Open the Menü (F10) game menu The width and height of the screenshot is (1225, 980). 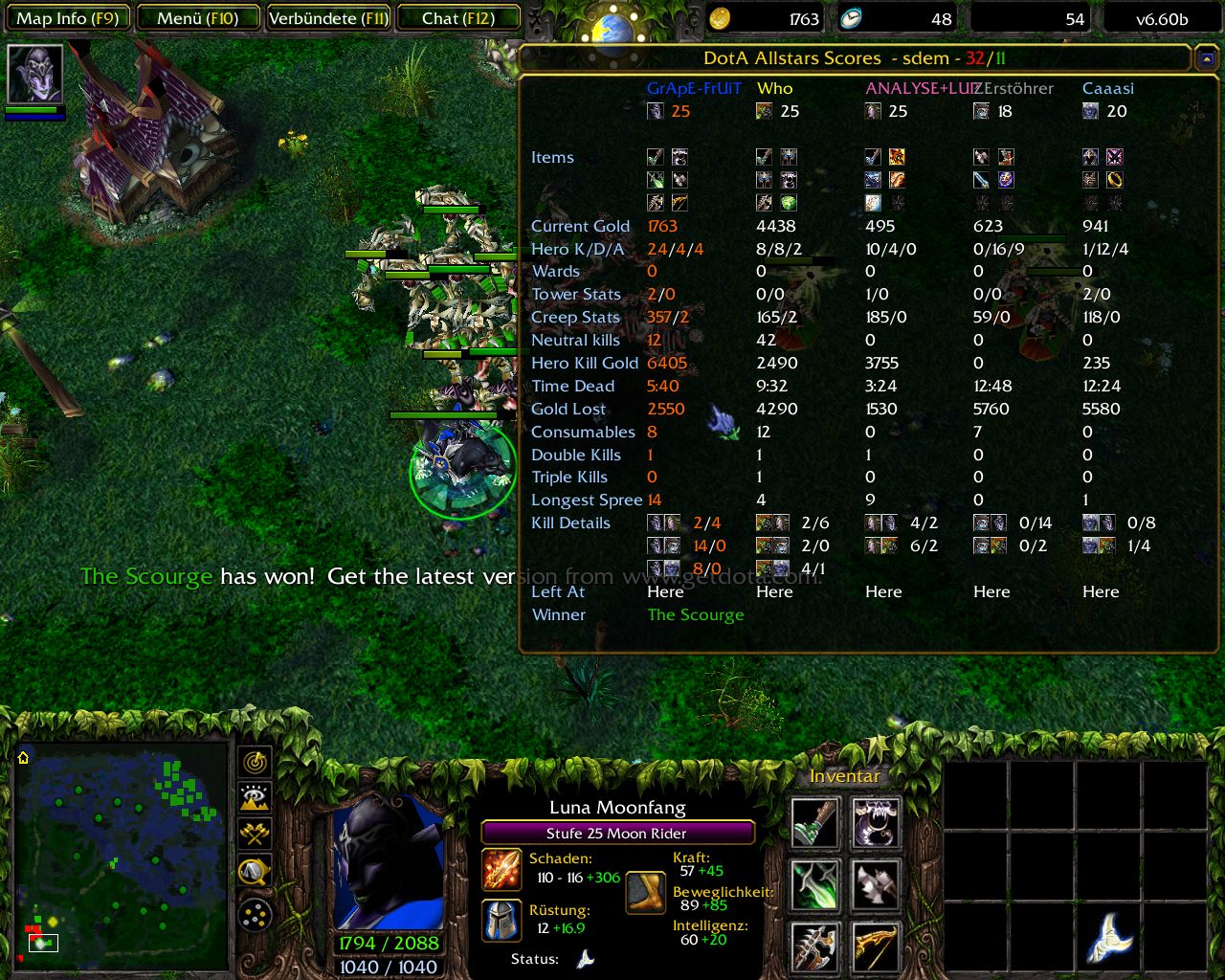(x=198, y=18)
